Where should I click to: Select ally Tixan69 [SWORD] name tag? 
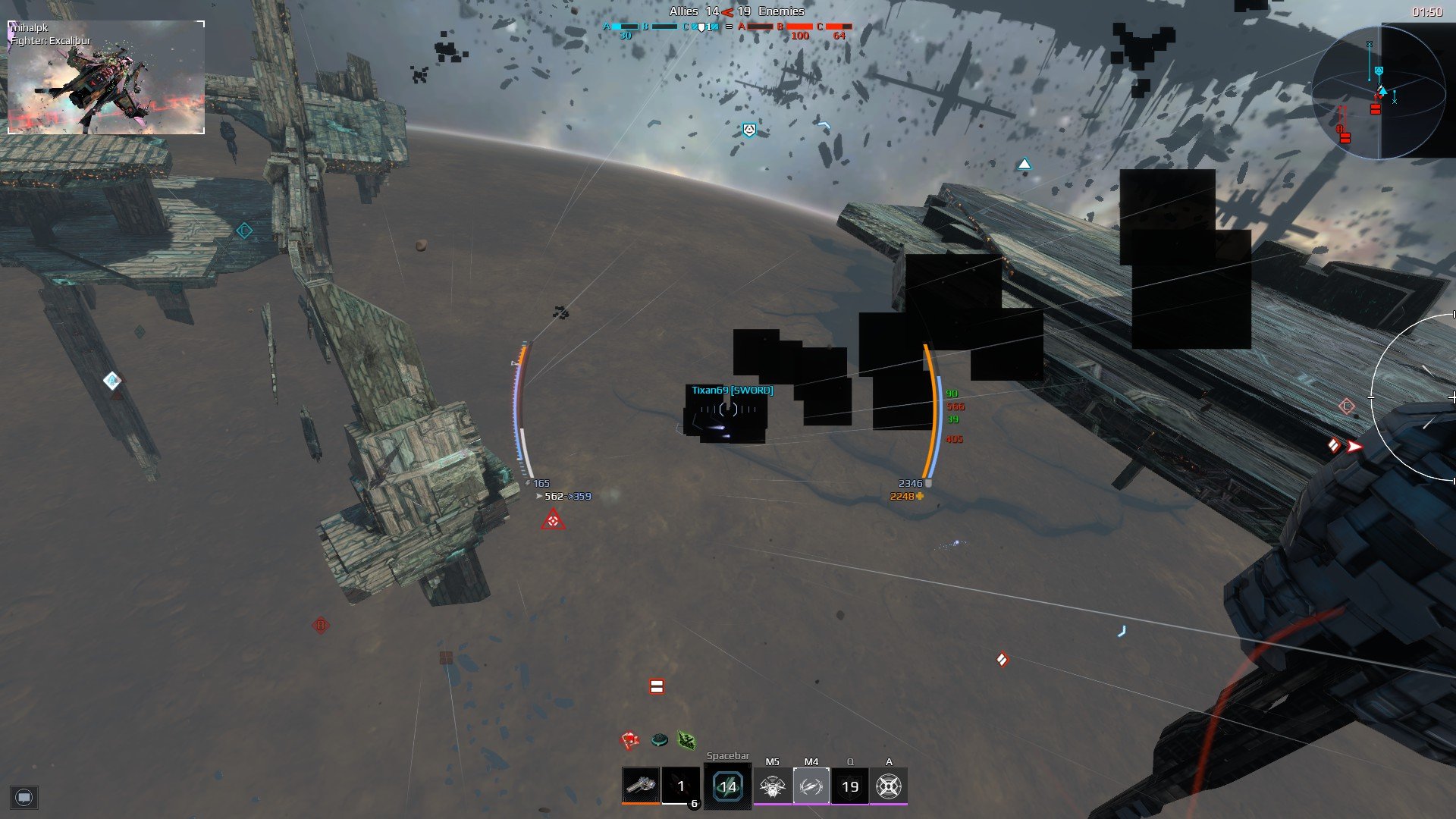click(732, 390)
